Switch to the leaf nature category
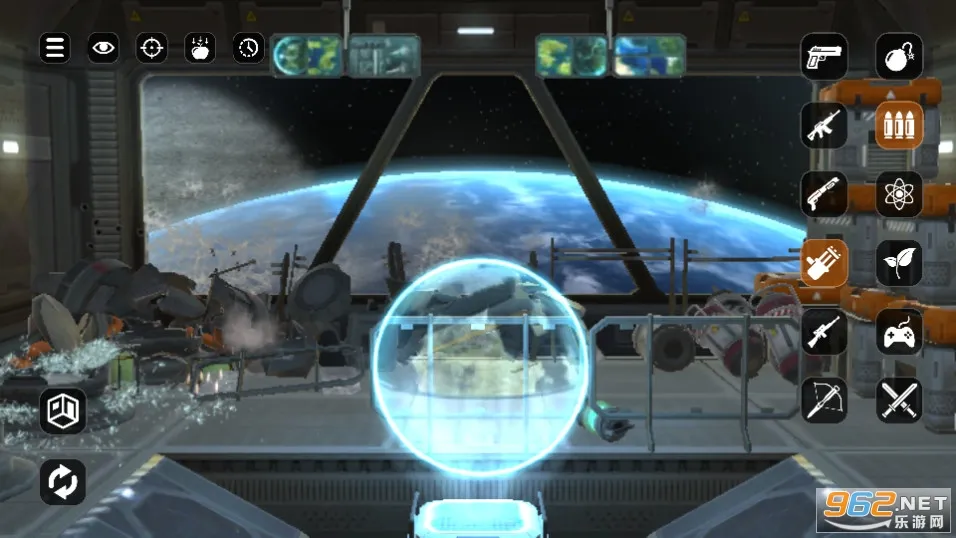The width and height of the screenshot is (956, 538). tap(899, 263)
